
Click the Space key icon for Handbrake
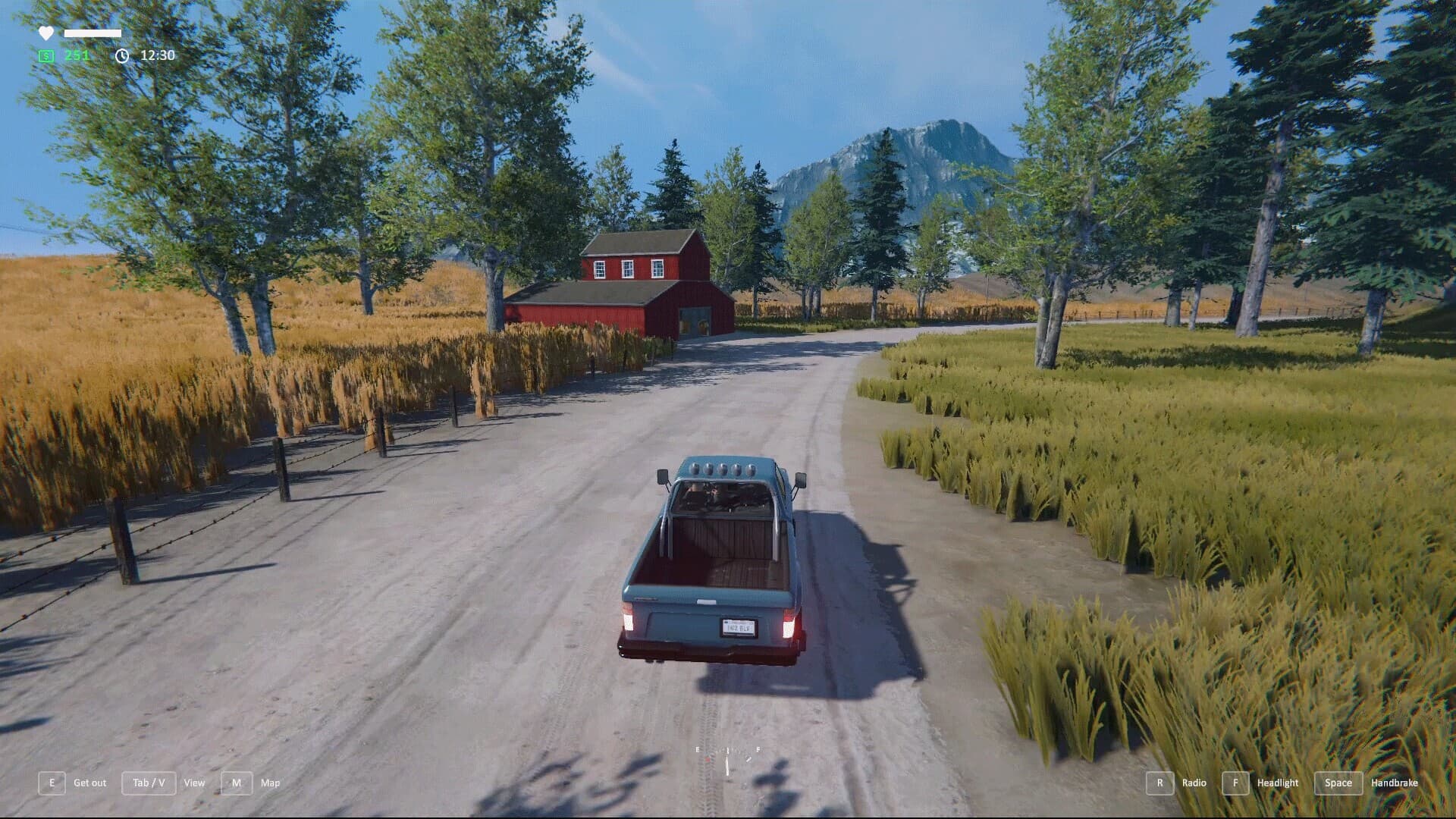[x=1338, y=783]
